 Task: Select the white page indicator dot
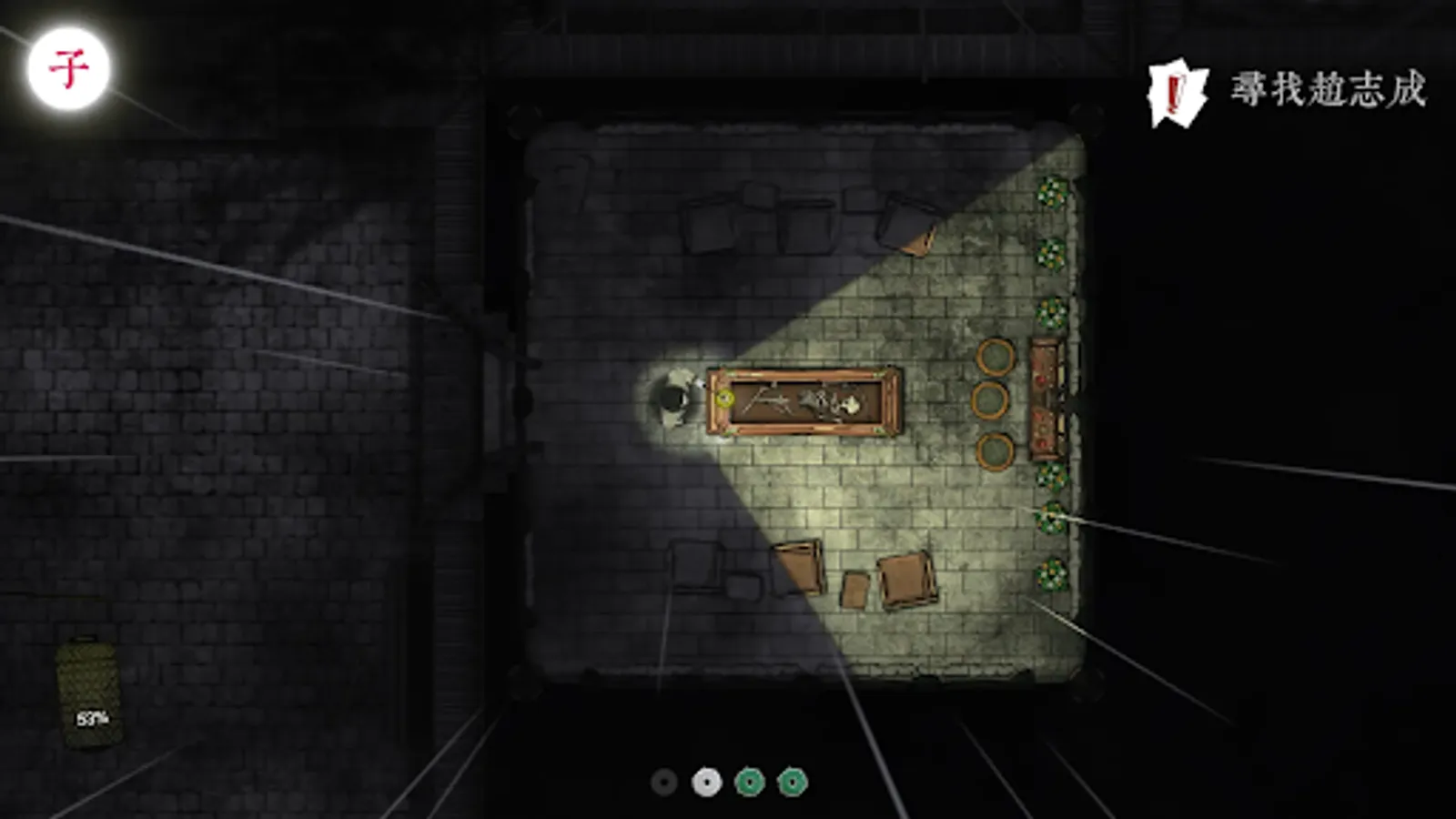pyautogui.click(x=705, y=781)
